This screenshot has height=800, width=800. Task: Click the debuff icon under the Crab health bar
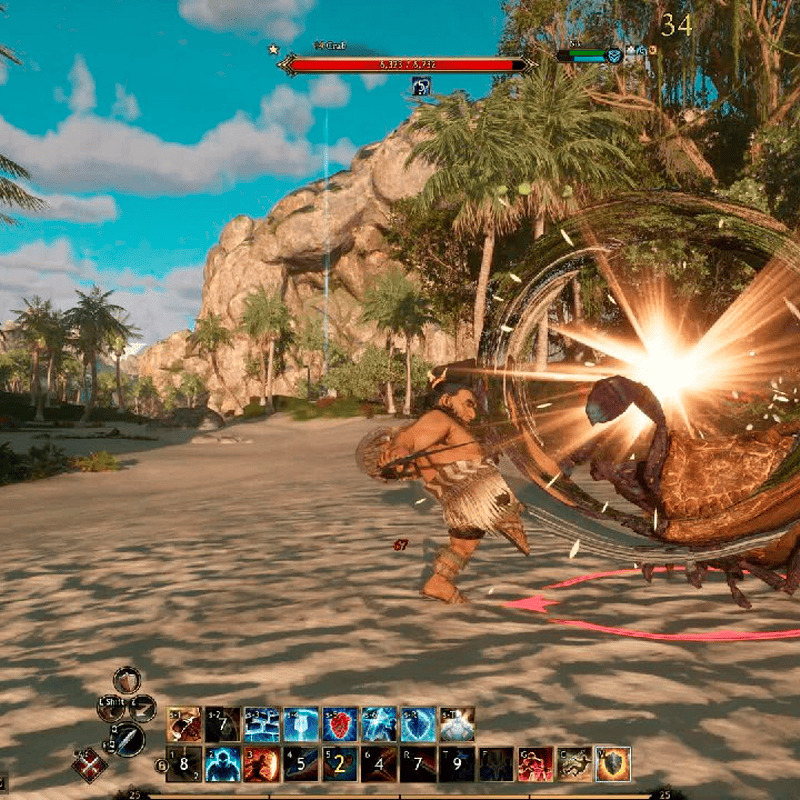click(422, 87)
